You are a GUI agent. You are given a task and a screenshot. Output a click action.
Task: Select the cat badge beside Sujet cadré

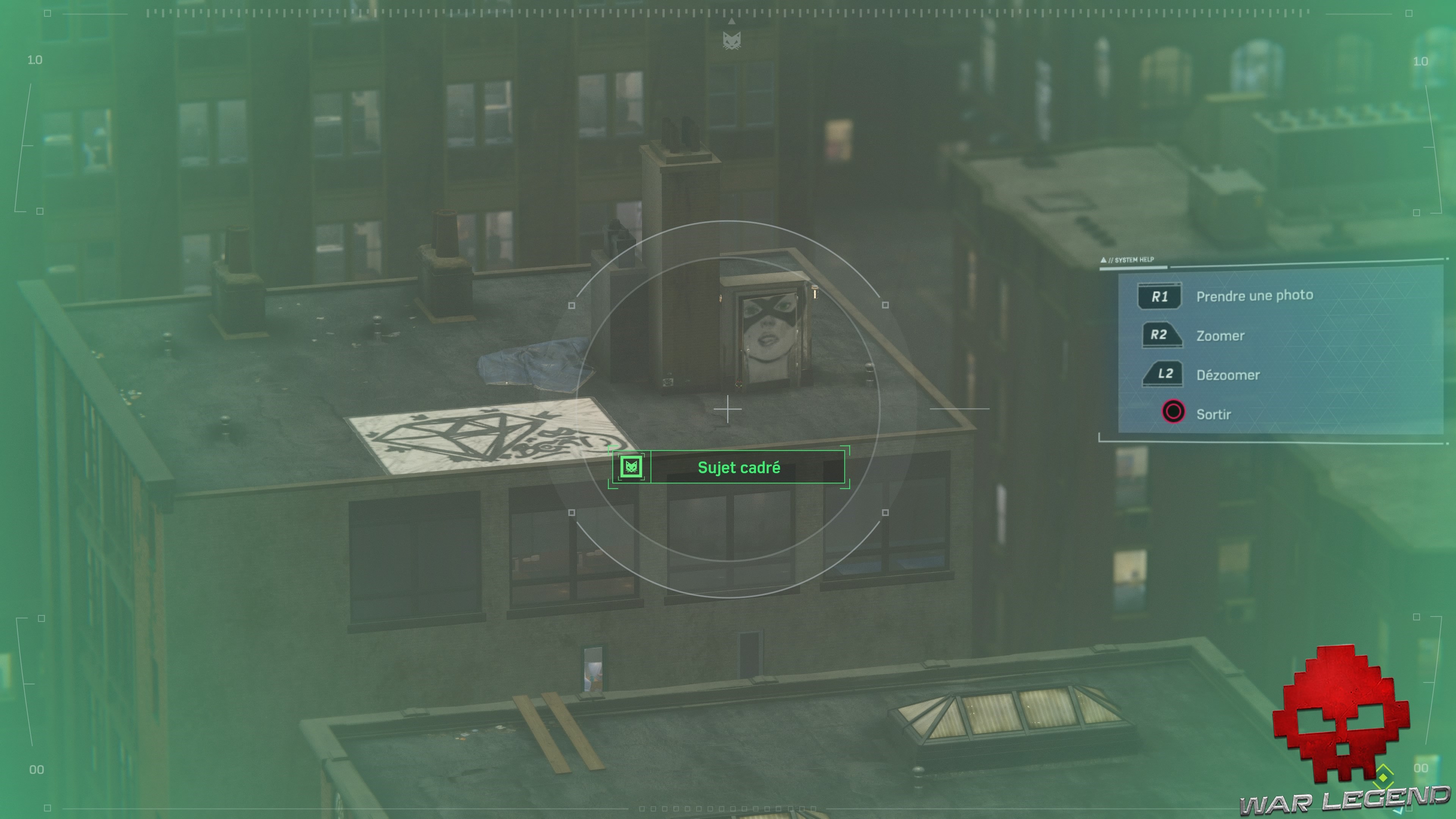(632, 468)
